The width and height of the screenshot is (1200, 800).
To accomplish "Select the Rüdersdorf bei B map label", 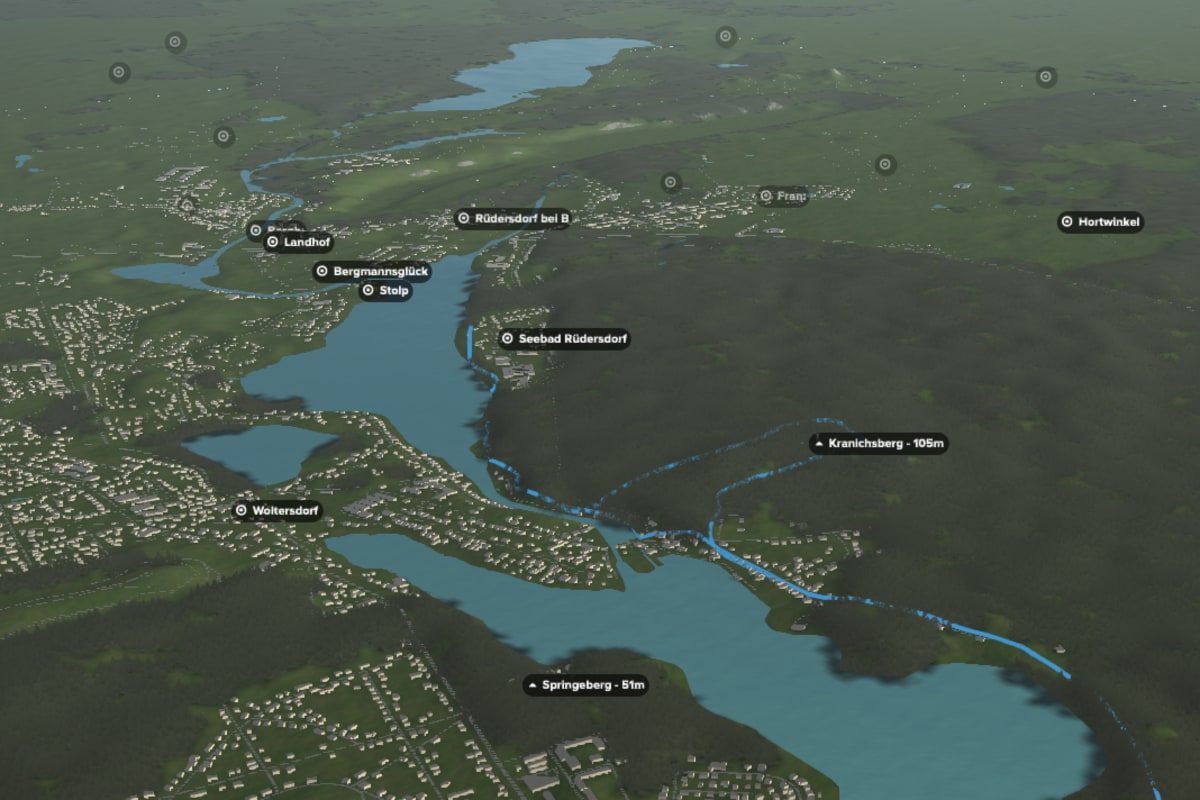I will (x=513, y=218).
